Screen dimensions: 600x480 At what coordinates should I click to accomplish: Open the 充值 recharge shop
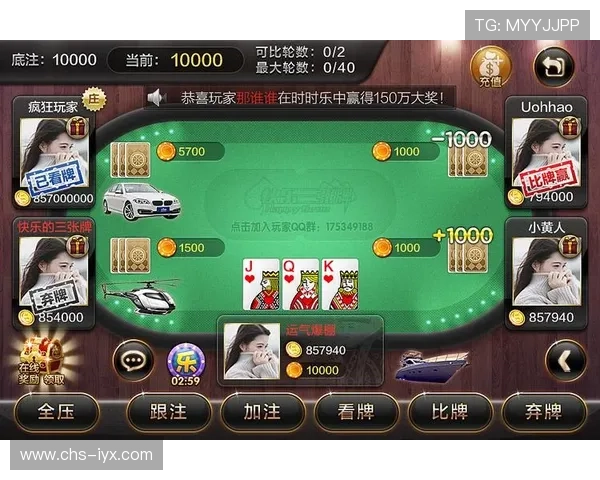(x=489, y=68)
